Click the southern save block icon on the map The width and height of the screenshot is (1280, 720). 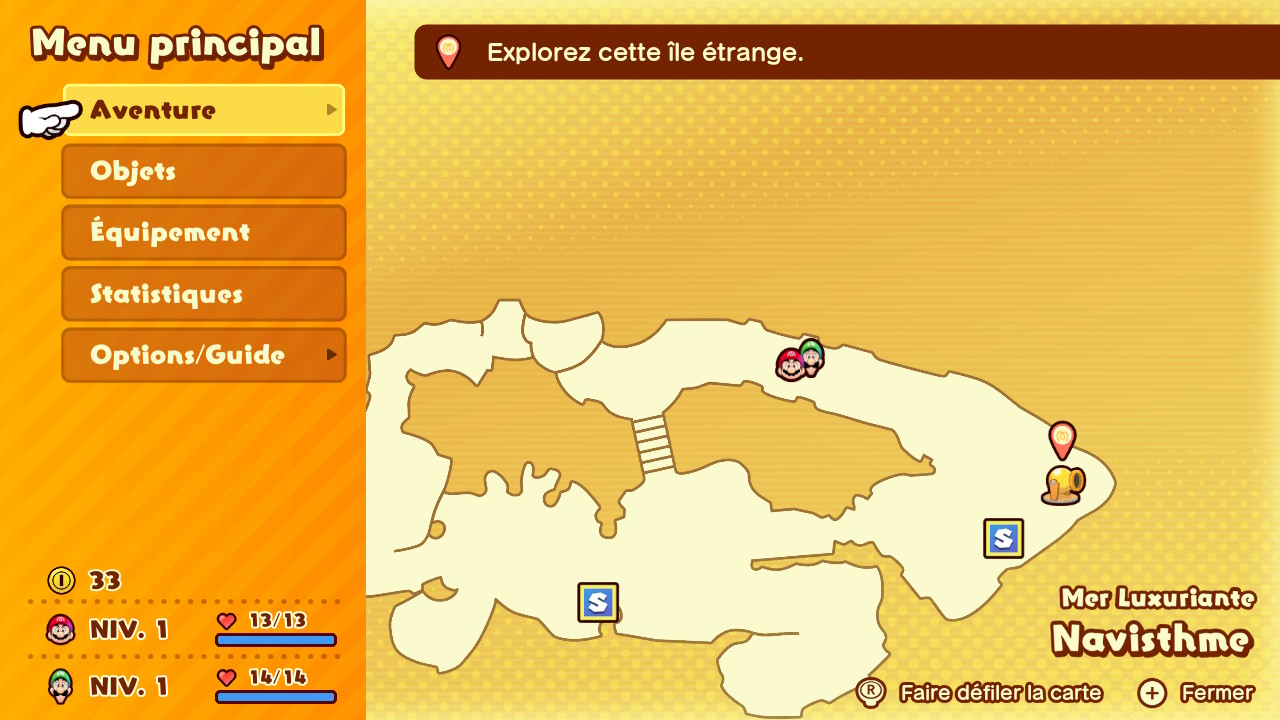pos(597,601)
